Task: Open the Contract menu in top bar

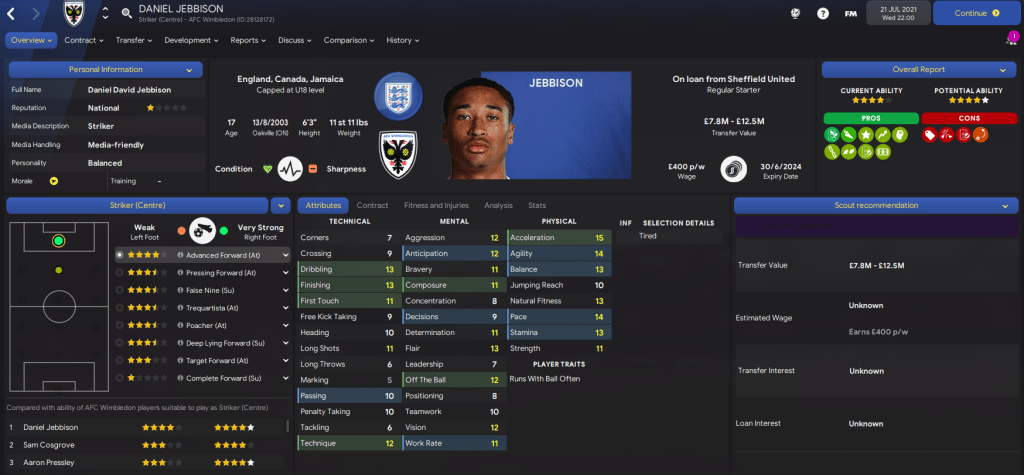Action: tap(84, 40)
